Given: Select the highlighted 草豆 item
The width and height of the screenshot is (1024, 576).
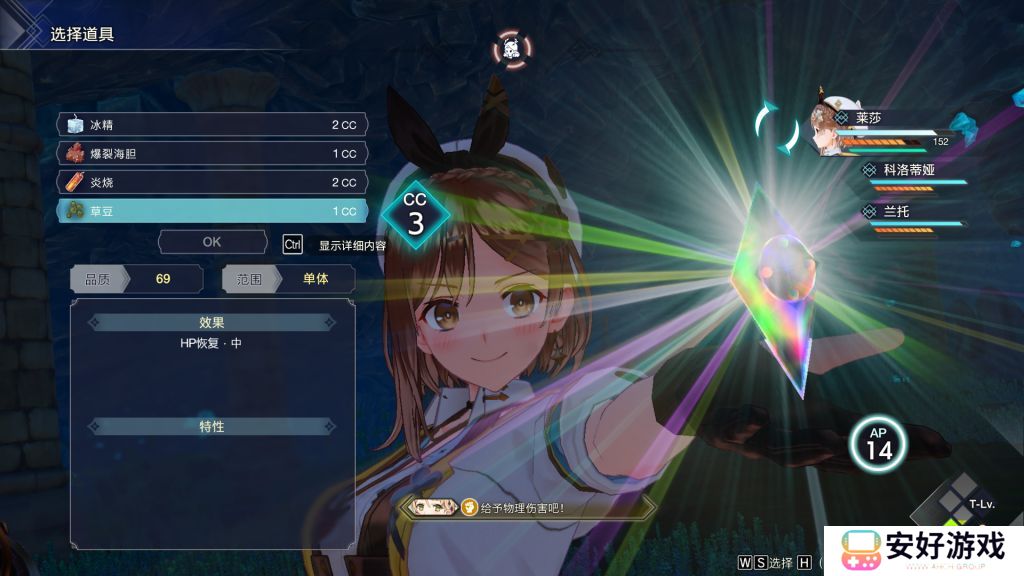Looking at the screenshot, I should tap(212, 211).
